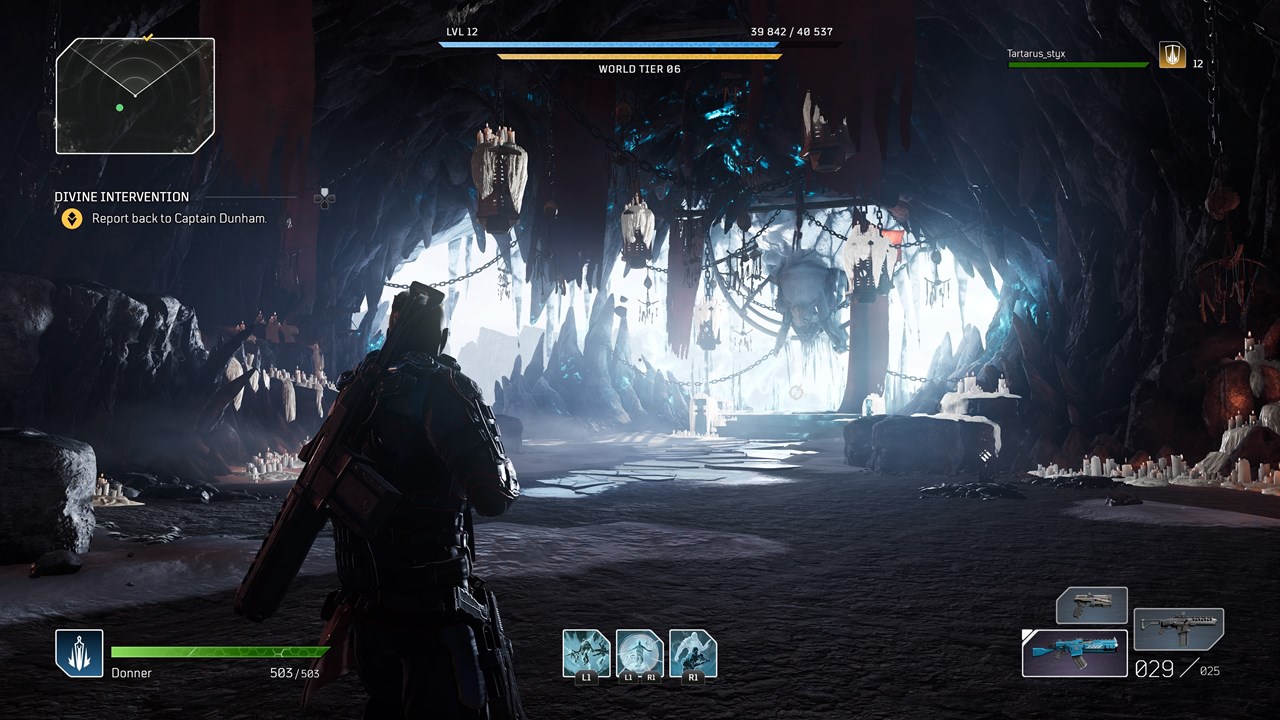Activate the first ability showing shattering figures

click(x=586, y=653)
